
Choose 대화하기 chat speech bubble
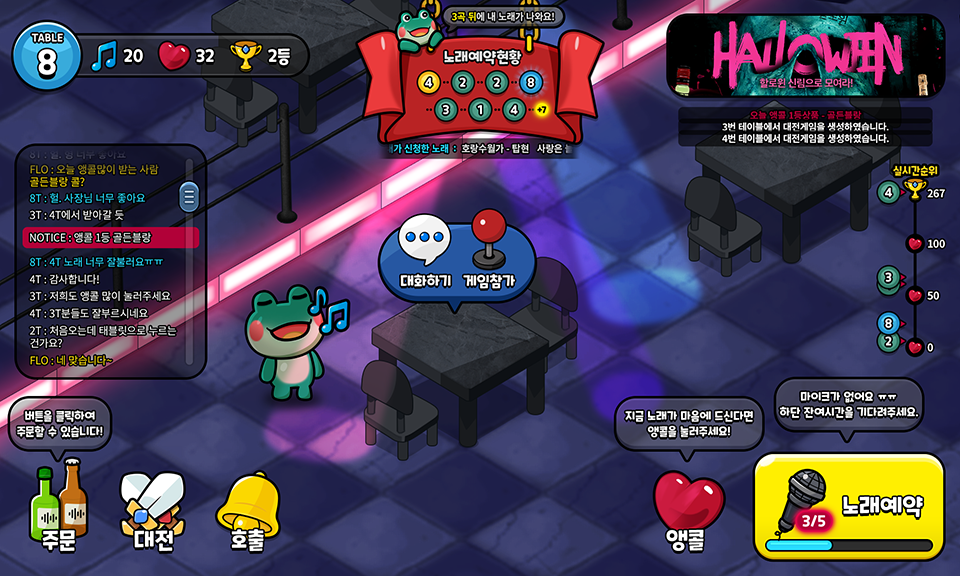click(x=426, y=252)
